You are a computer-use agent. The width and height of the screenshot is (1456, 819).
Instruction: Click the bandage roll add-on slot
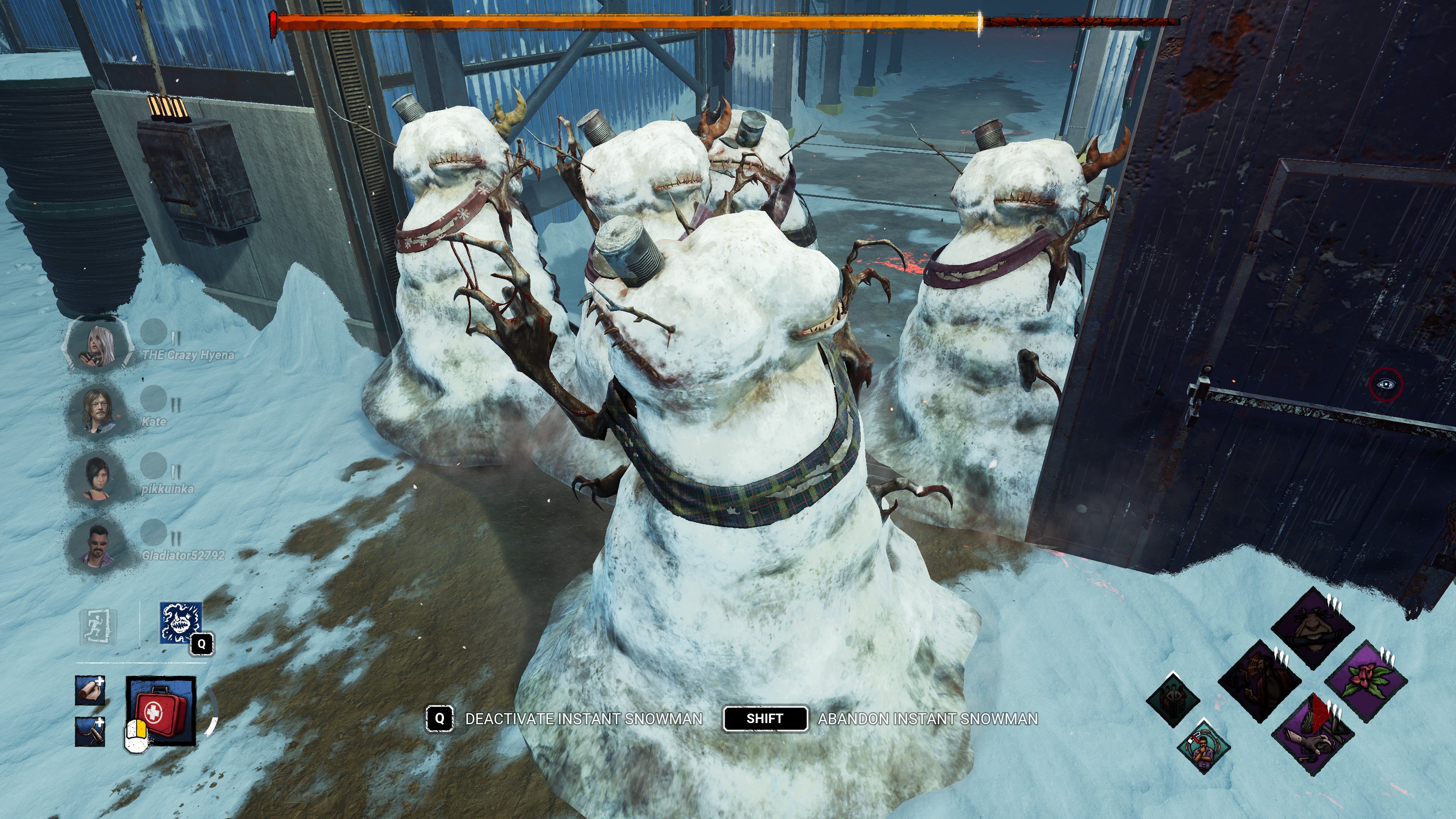tap(90, 690)
